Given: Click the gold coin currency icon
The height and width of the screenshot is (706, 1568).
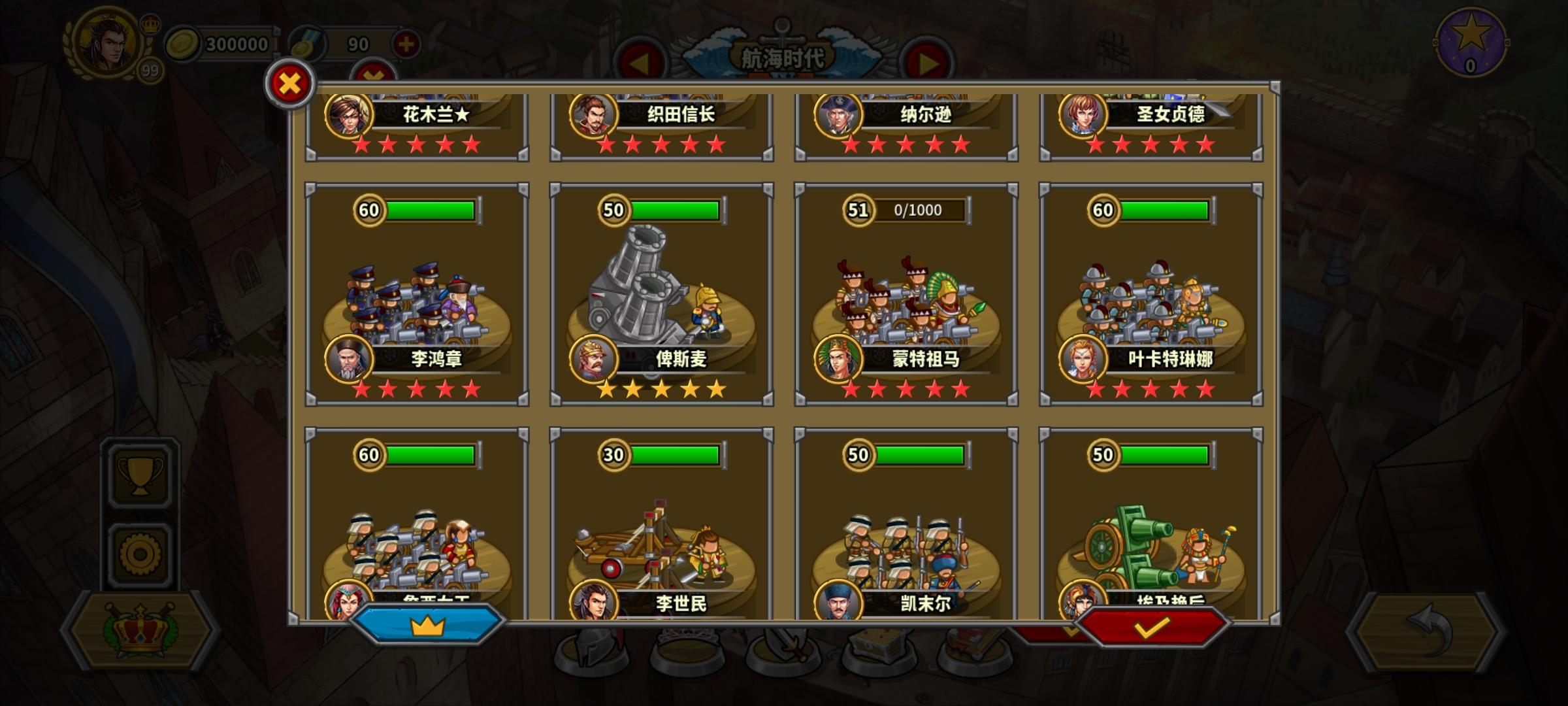Looking at the screenshot, I should 185,44.
